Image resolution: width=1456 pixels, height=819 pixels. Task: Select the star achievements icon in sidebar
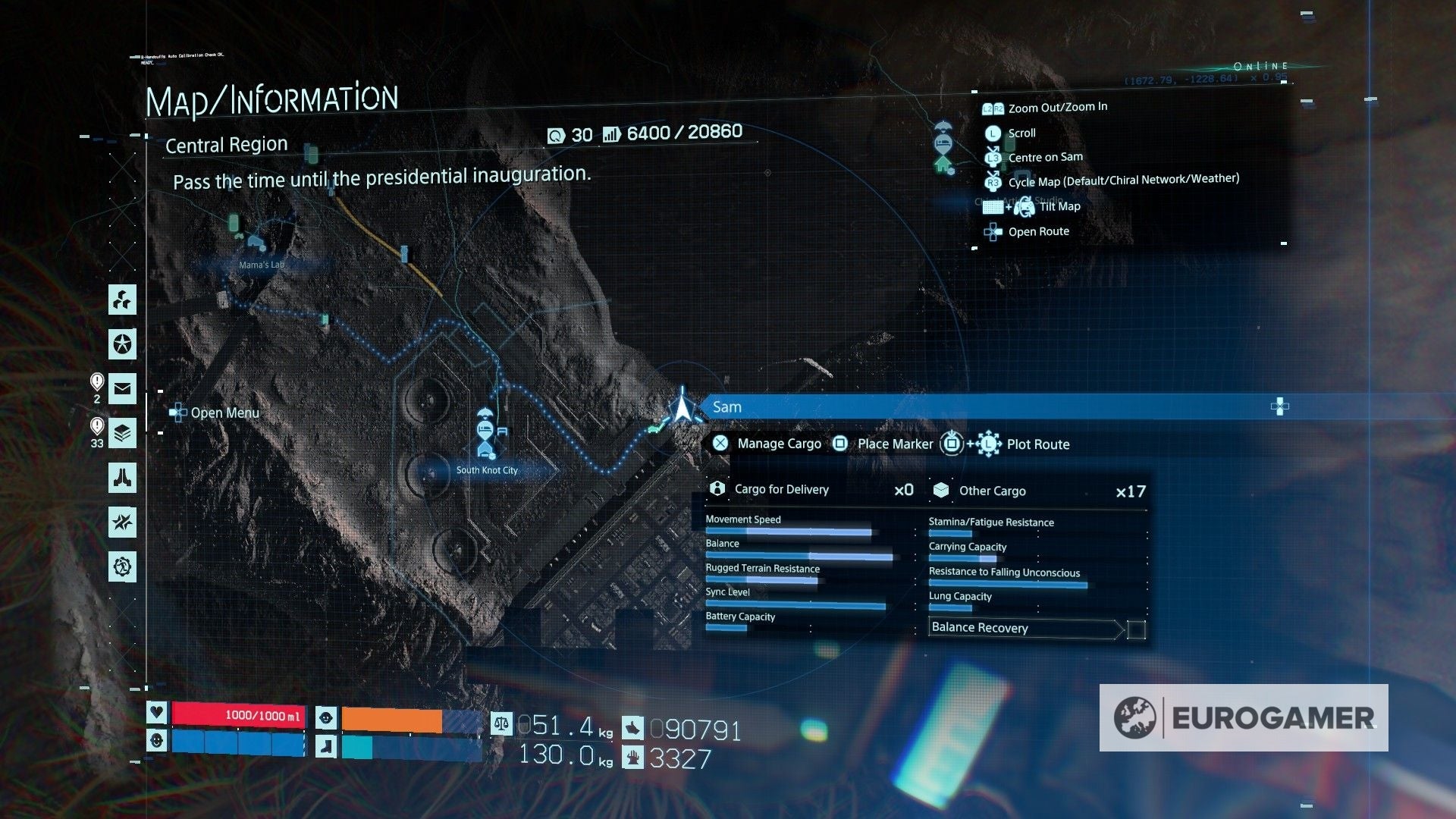click(123, 345)
